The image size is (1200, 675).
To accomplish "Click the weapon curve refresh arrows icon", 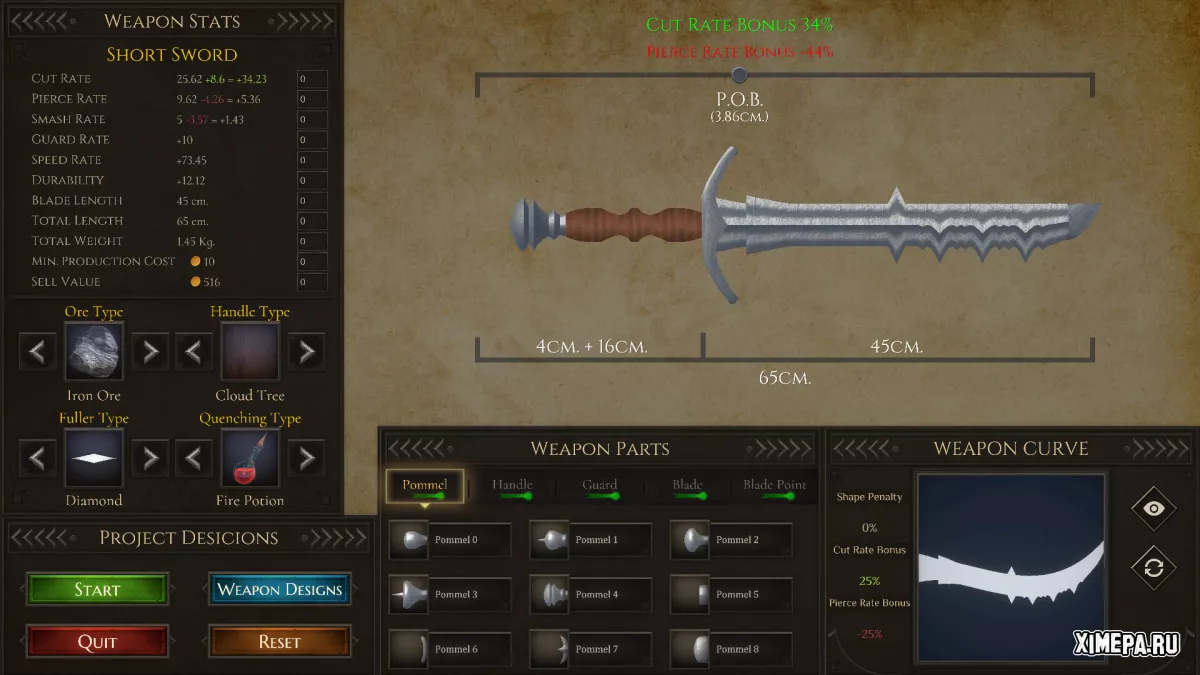I will (1153, 567).
